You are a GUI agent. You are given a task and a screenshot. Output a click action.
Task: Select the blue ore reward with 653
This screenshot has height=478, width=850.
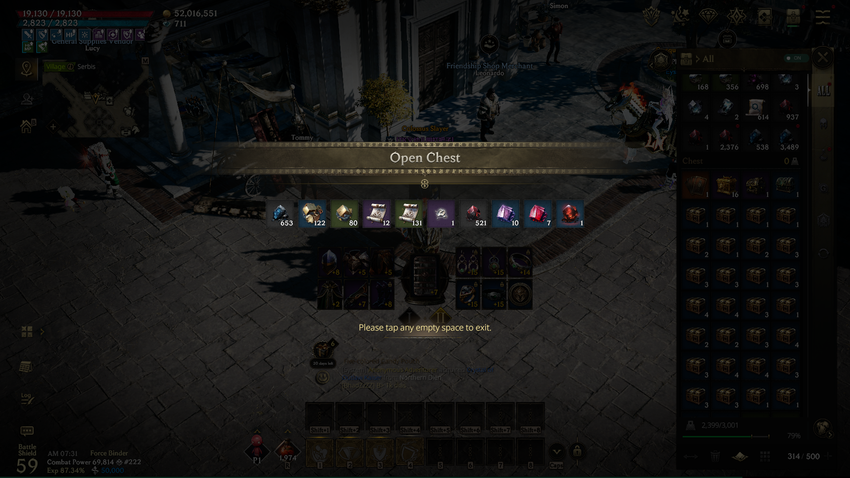click(281, 213)
